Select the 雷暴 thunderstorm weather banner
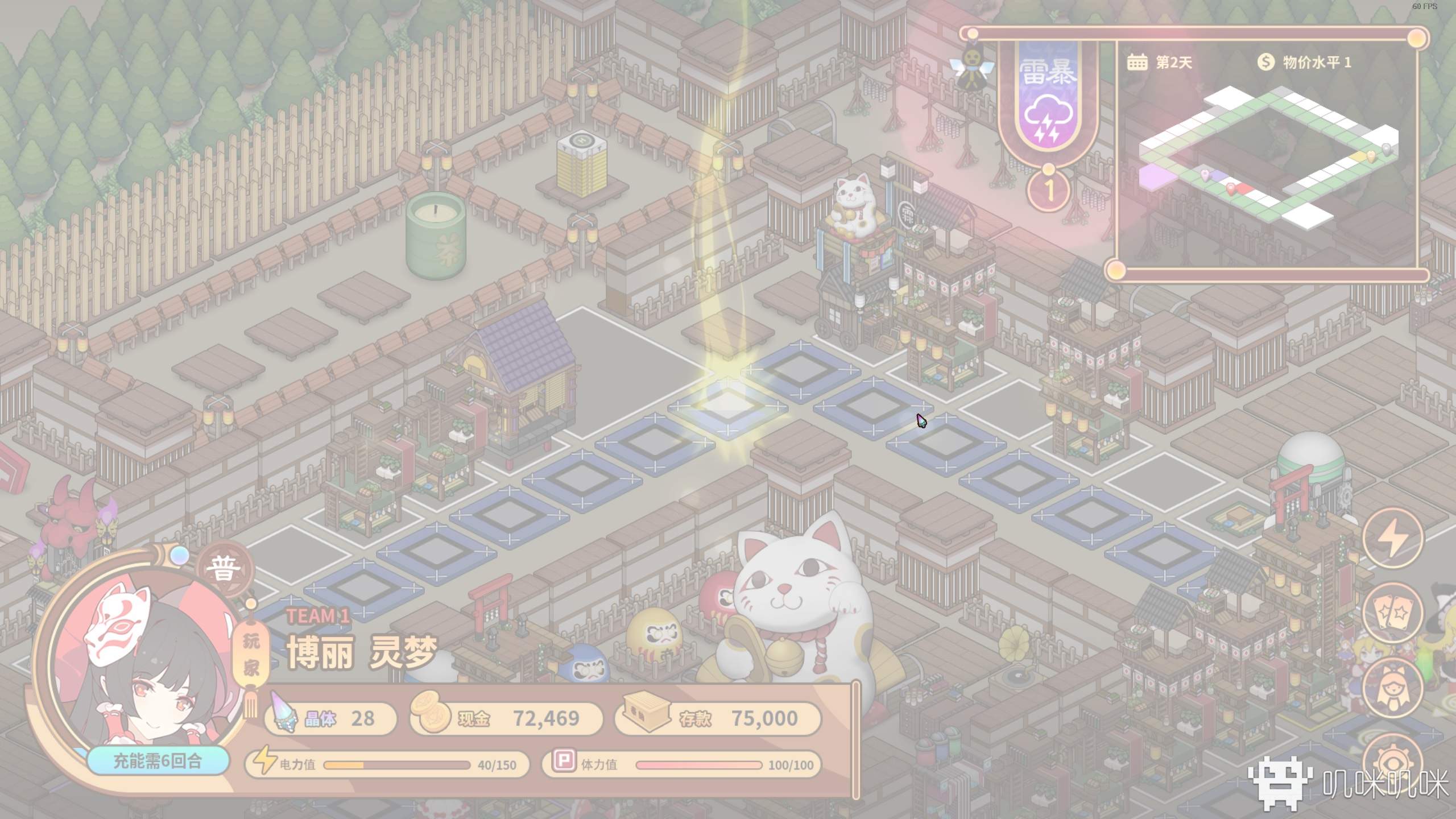Viewport: 1456px width, 819px height. click(x=1048, y=102)
